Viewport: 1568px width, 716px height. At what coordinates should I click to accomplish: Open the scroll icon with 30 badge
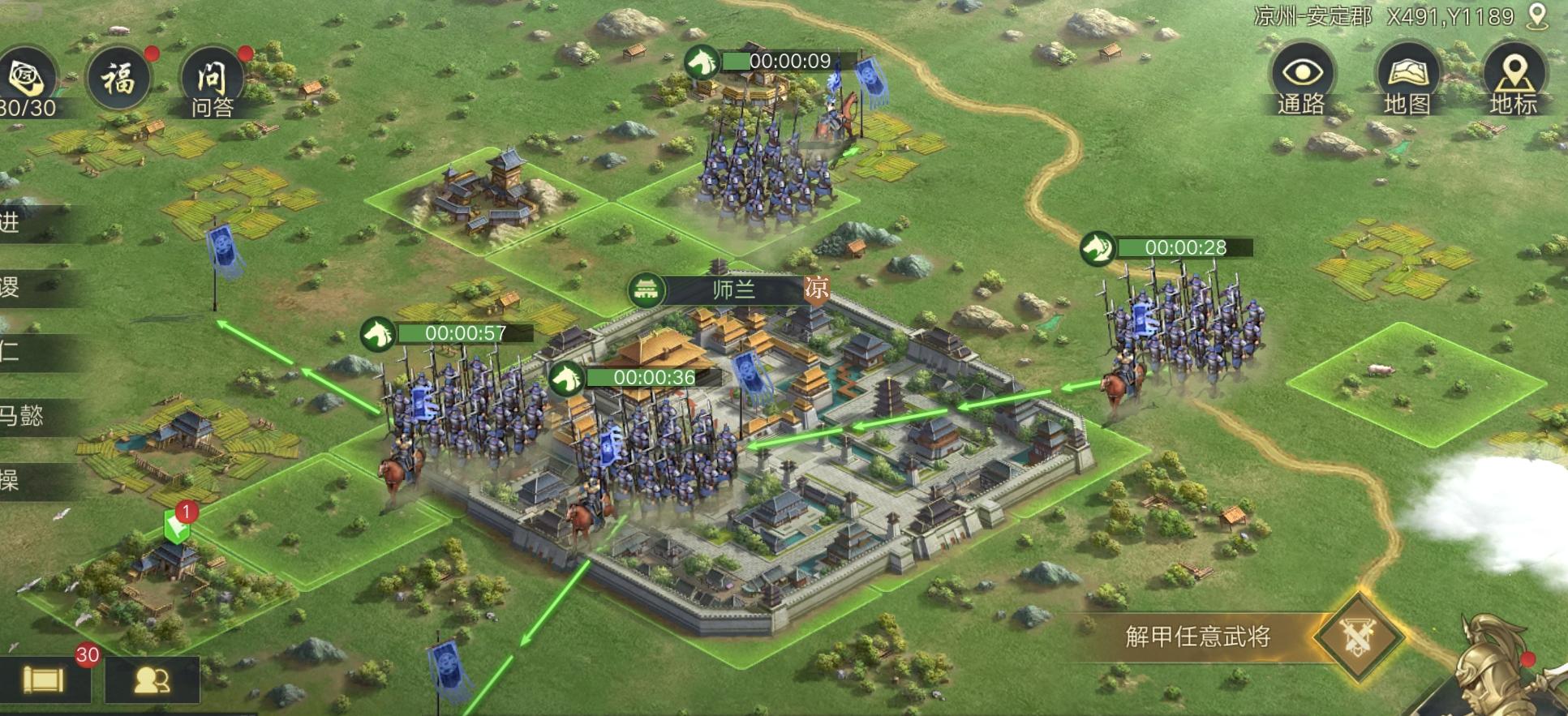point(44,679)
